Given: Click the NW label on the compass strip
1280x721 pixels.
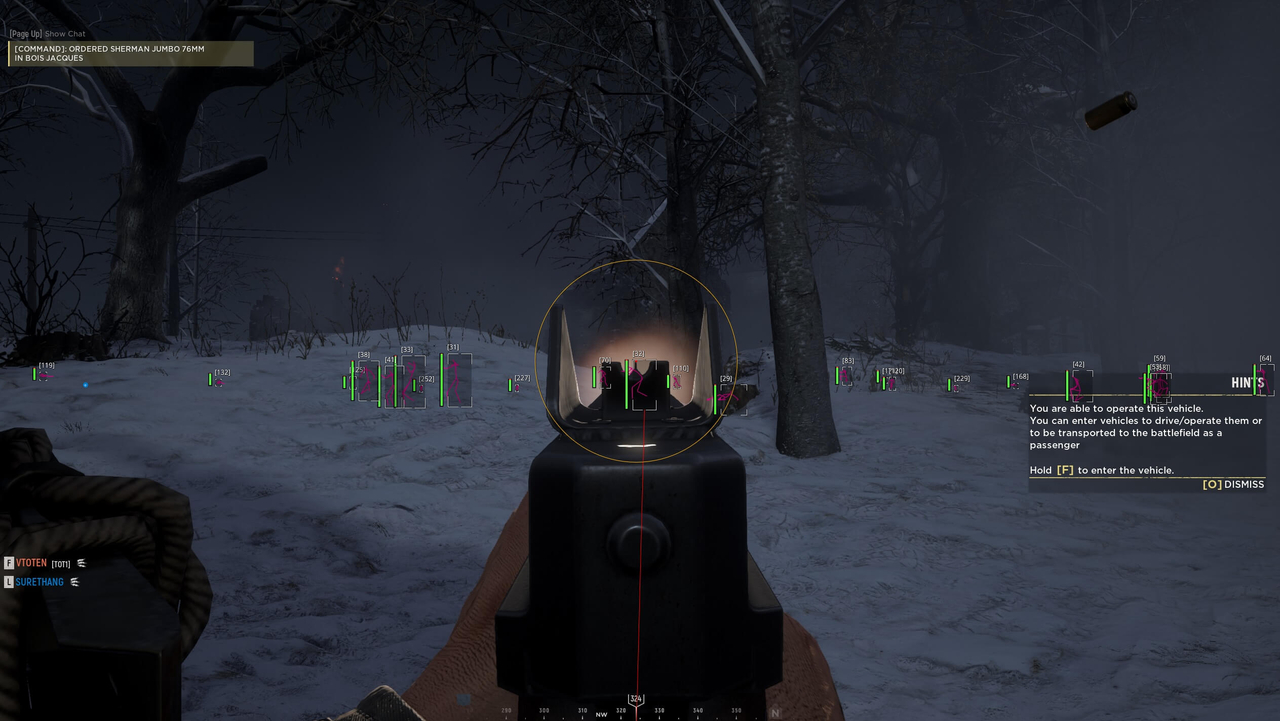Looking at the screenshot, I should coord(600,714).
